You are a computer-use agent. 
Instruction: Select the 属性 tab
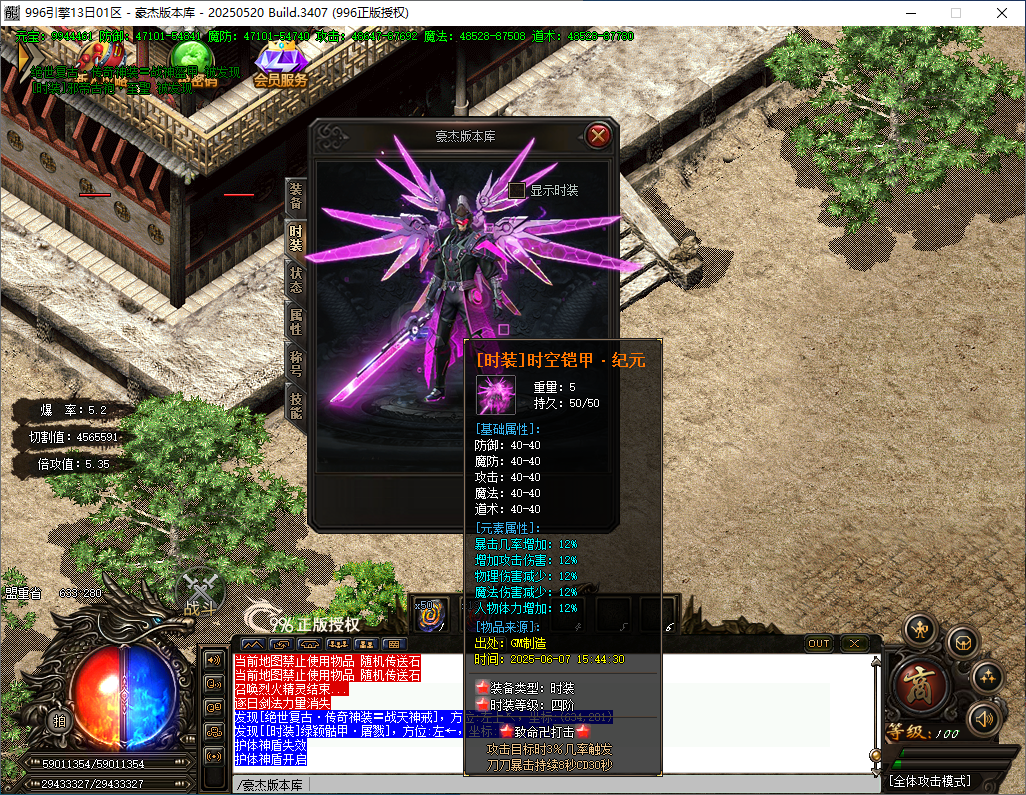click(296, 321)
